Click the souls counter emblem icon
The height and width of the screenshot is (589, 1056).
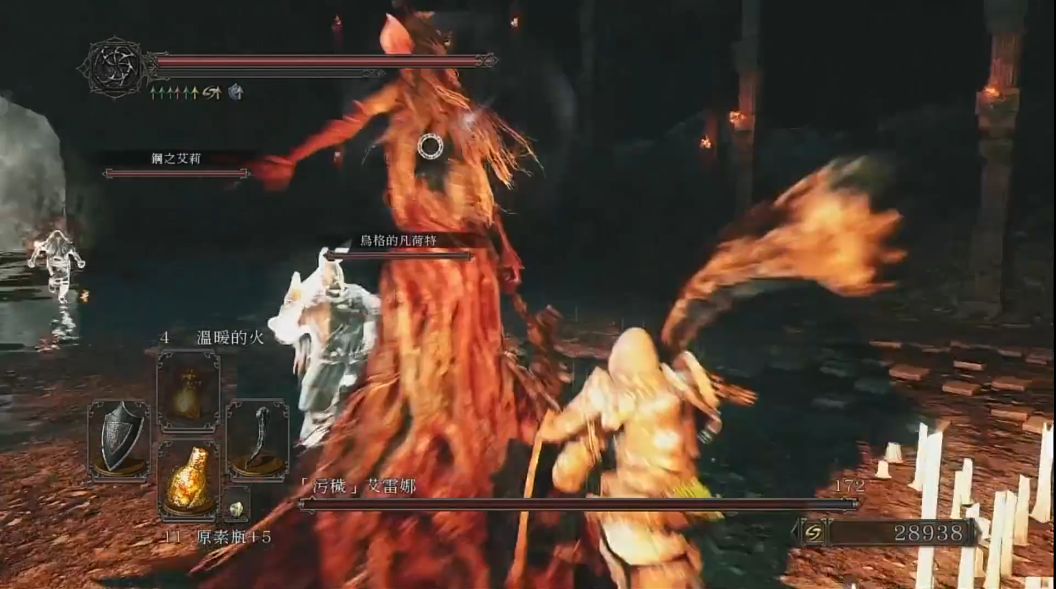click(x=813, y=533)
